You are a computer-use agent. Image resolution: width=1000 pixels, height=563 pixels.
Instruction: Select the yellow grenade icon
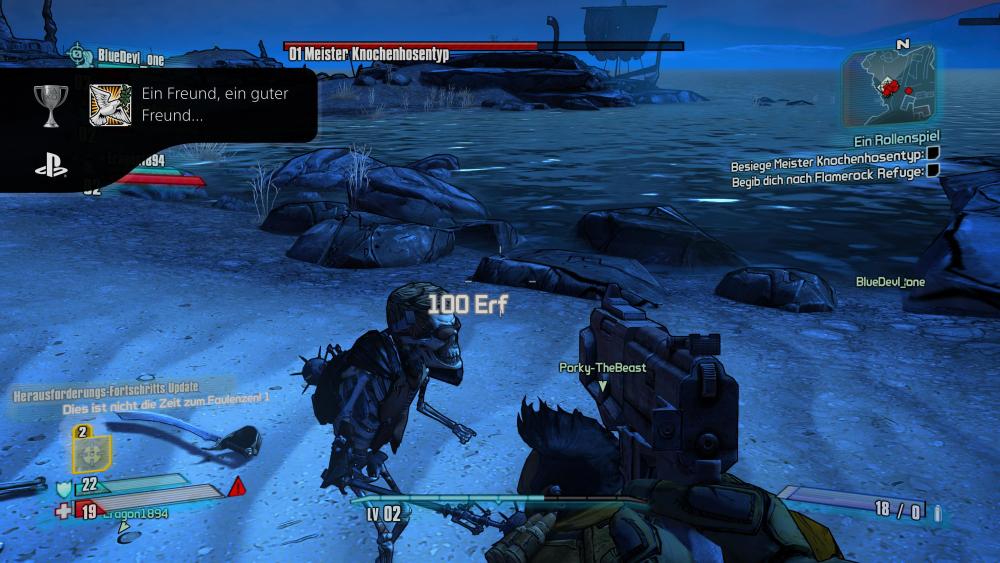coord(91,452)
